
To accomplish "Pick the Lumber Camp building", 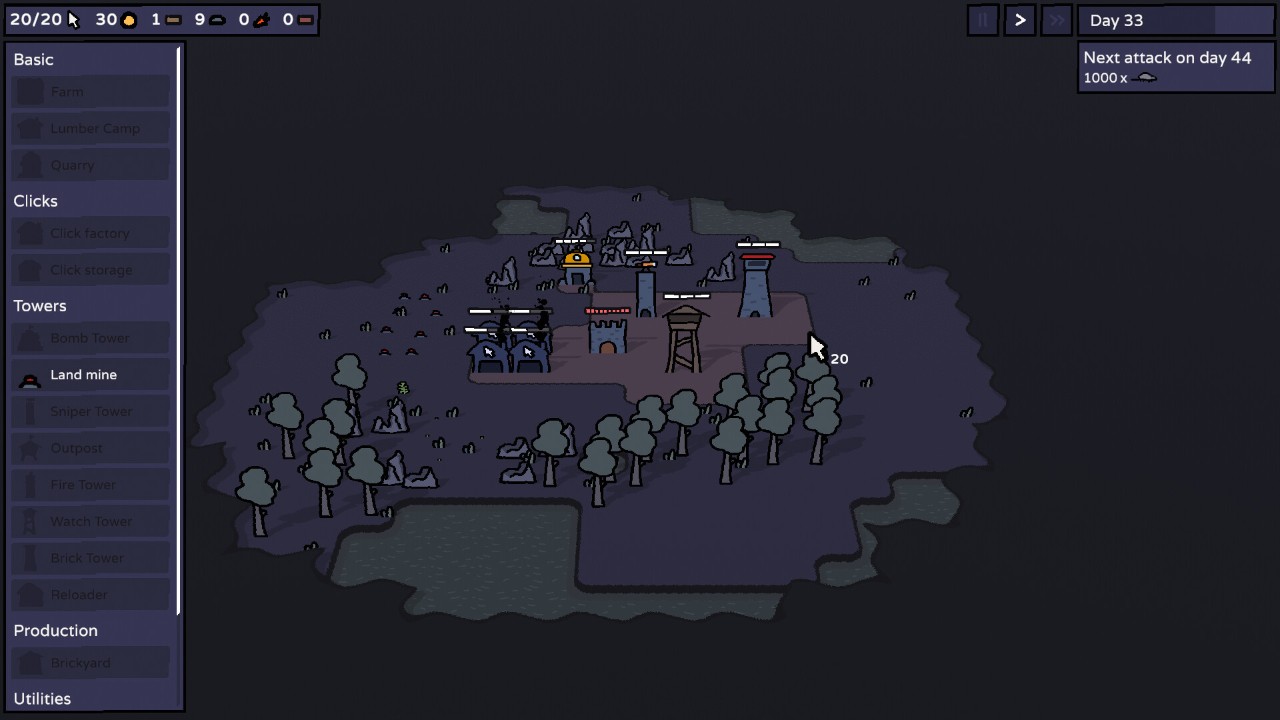I will click(90, 128).
